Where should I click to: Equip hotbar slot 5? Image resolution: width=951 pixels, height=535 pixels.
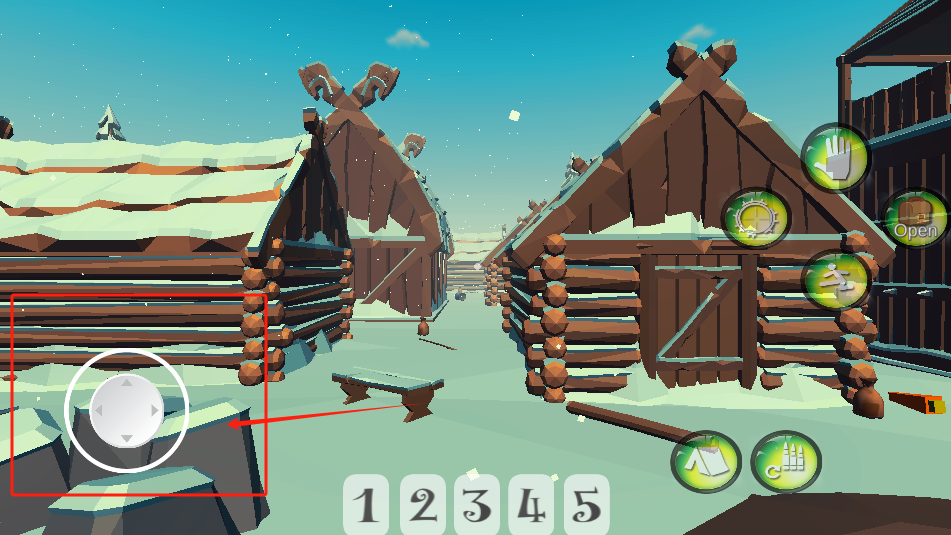click(x=587, y=505)
